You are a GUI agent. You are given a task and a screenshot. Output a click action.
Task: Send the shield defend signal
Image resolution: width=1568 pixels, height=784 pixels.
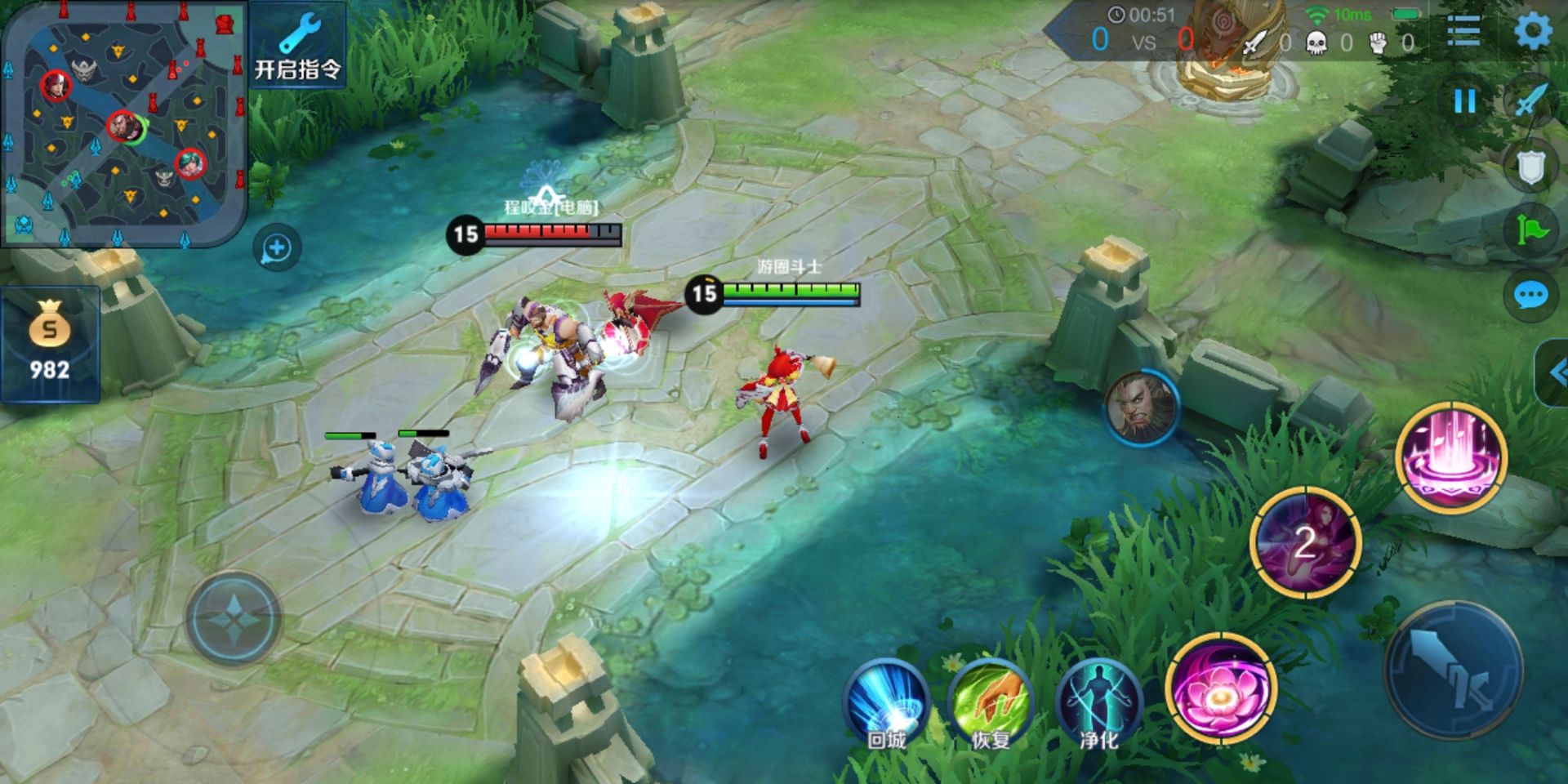coord(1530,168)
